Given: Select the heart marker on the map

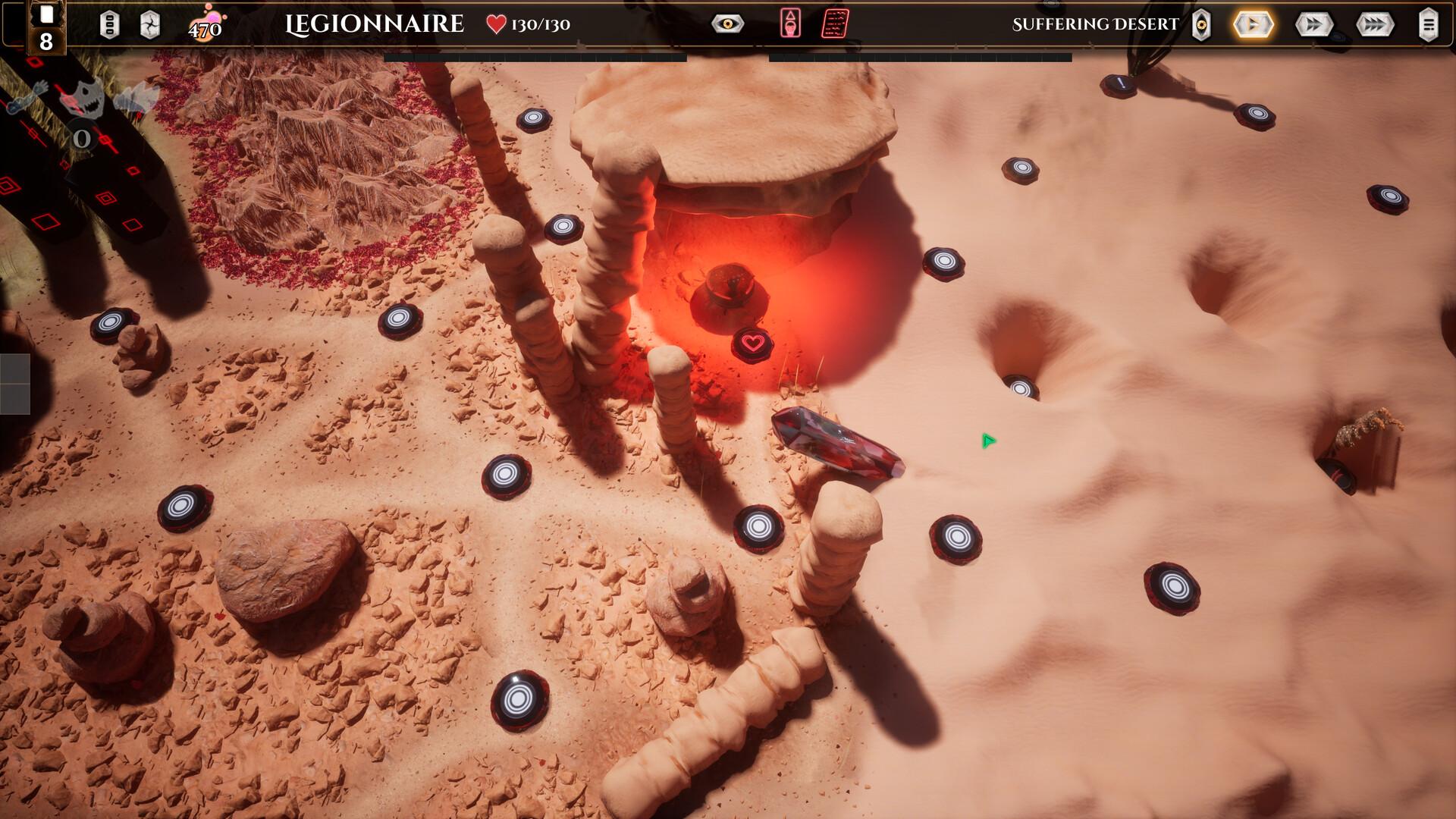Looking at the screenshot, I should coord(752,344).
